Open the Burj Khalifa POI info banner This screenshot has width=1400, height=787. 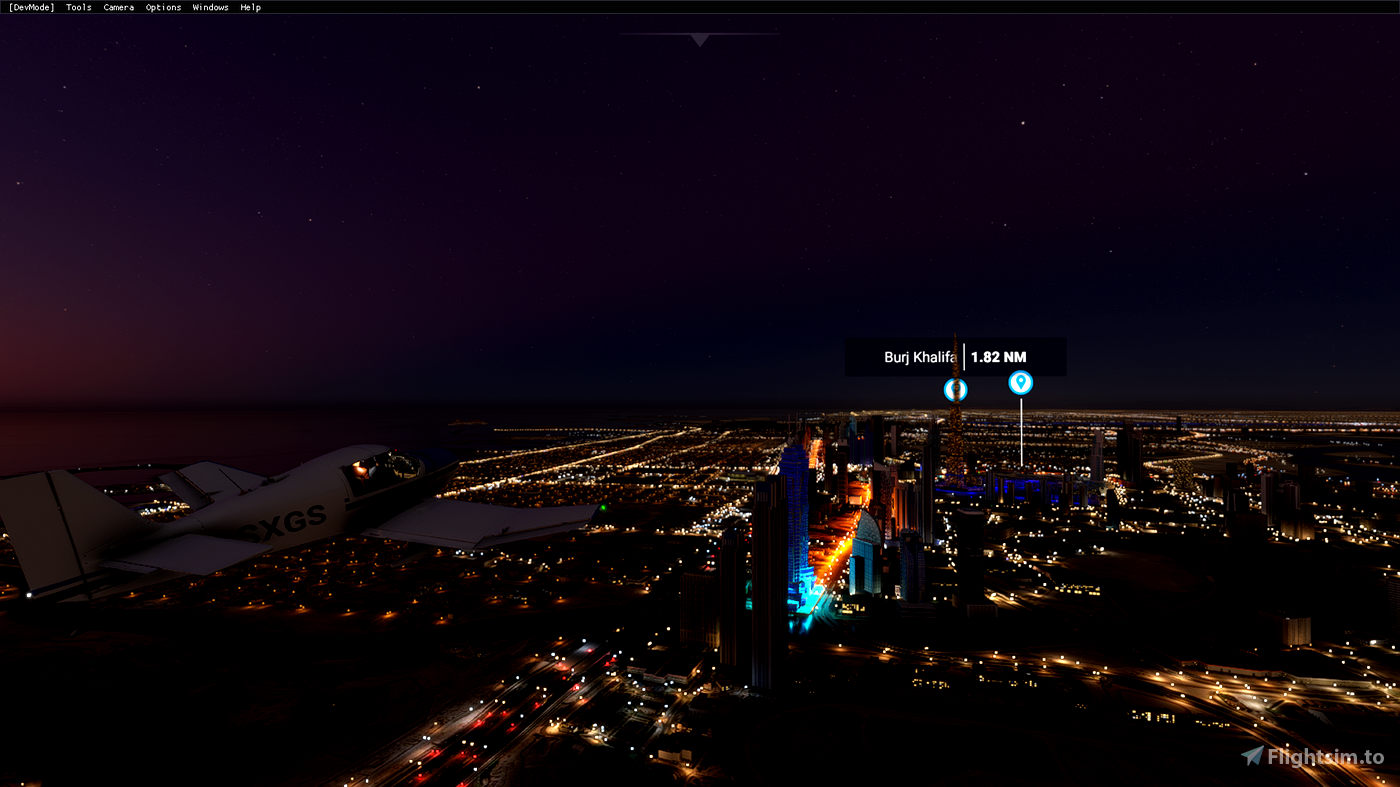(x=955, y=356)
